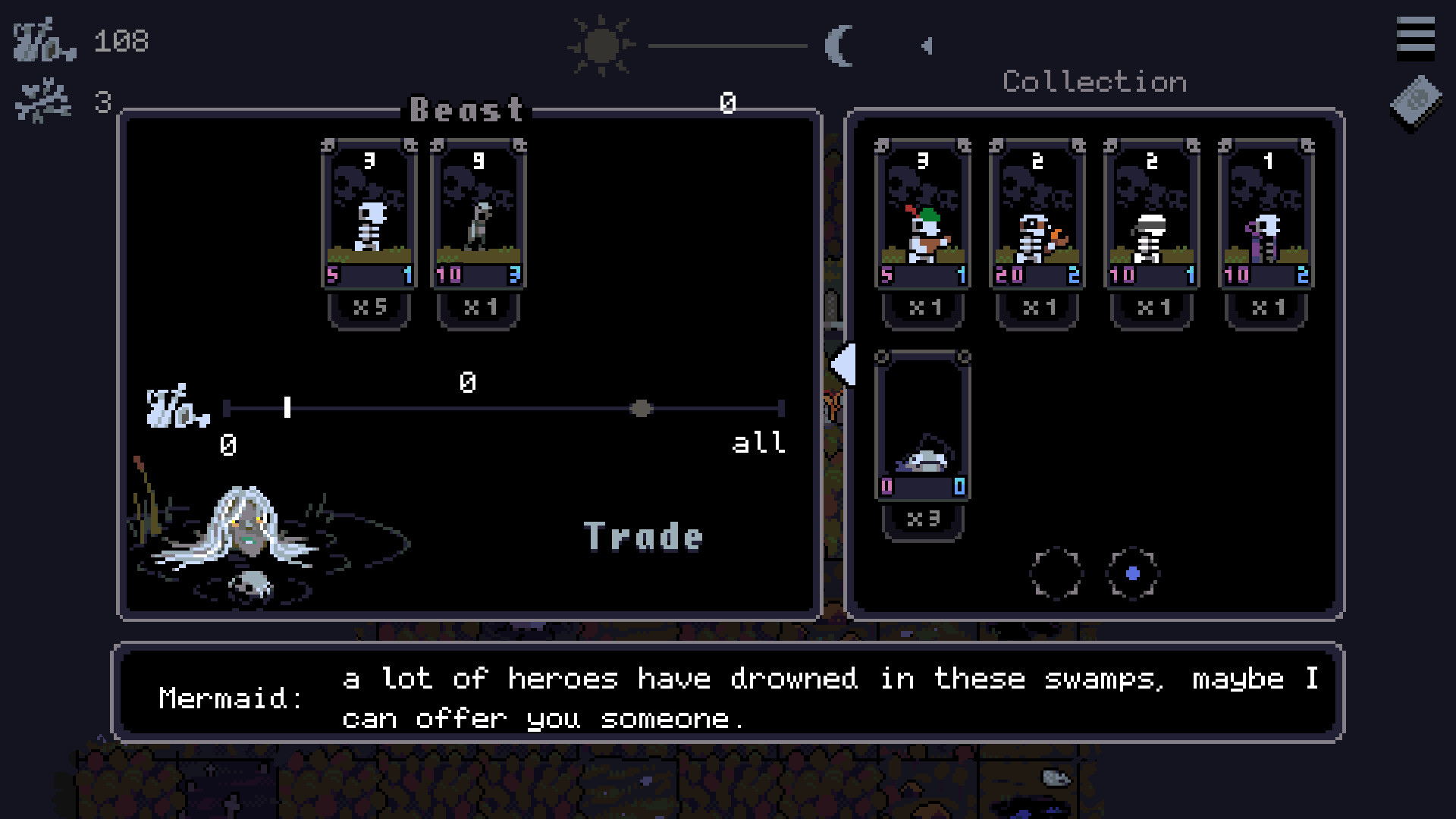Click the trade quantity slider handle

643,409
